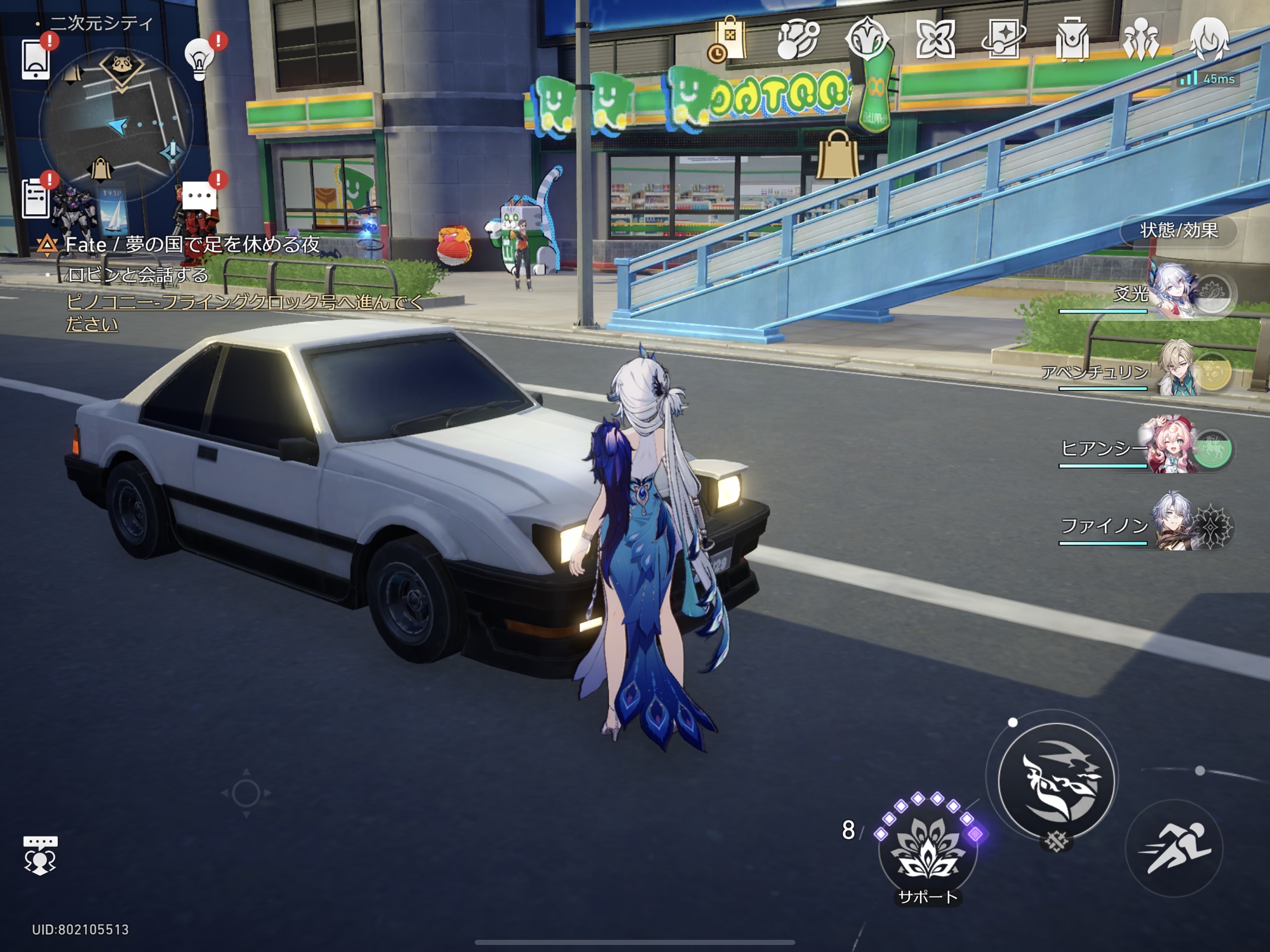This screenshot has width=1270, height=952.
Task: Open the four-petal flower menu icon
Action: (x=935, y=40)
